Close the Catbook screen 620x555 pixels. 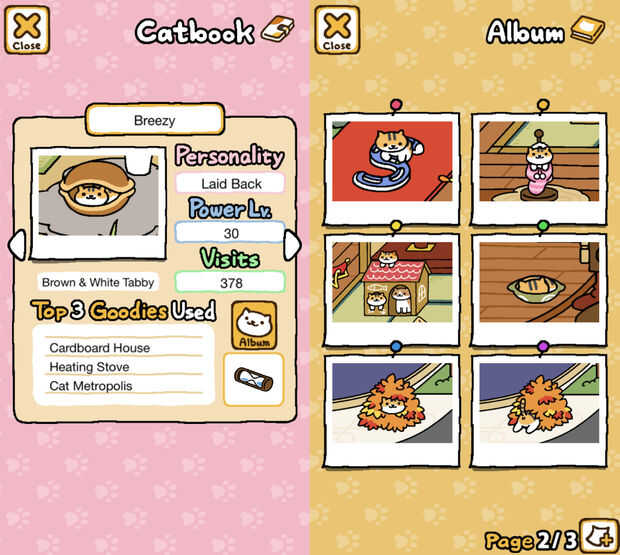click(x=27, y=29)
